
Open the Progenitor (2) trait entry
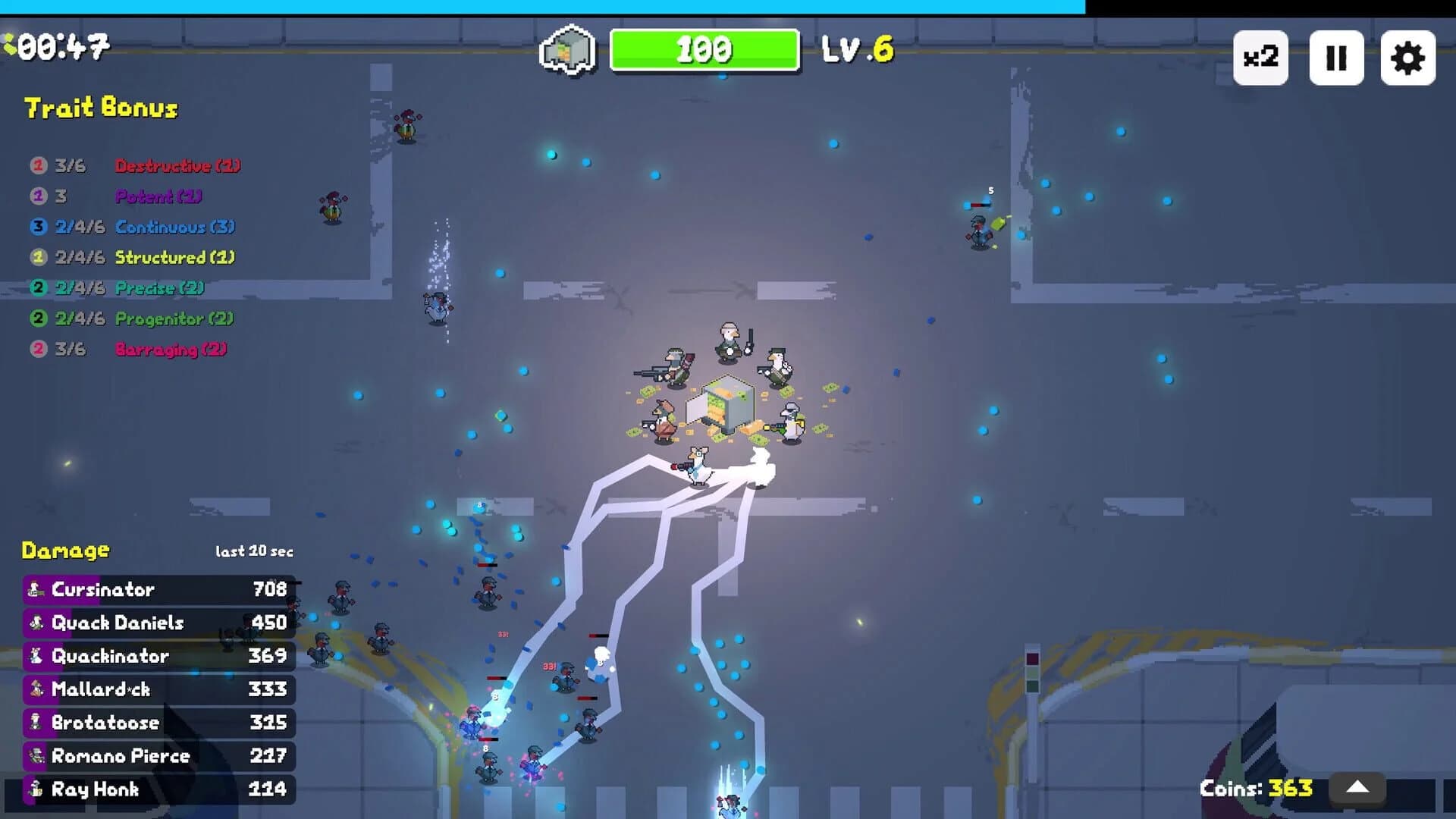(x=172, y=318)
